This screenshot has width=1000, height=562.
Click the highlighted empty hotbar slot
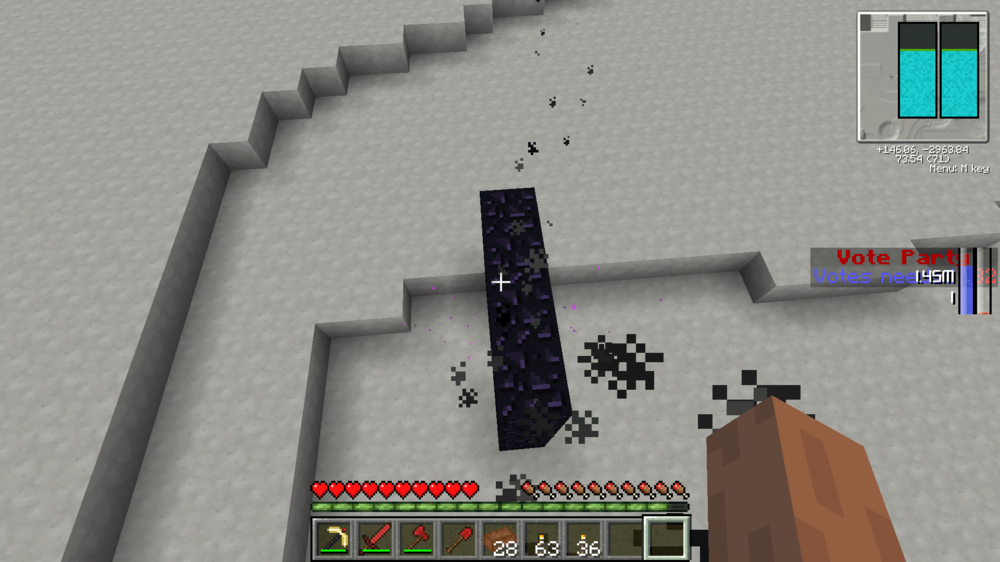[665, 538]
